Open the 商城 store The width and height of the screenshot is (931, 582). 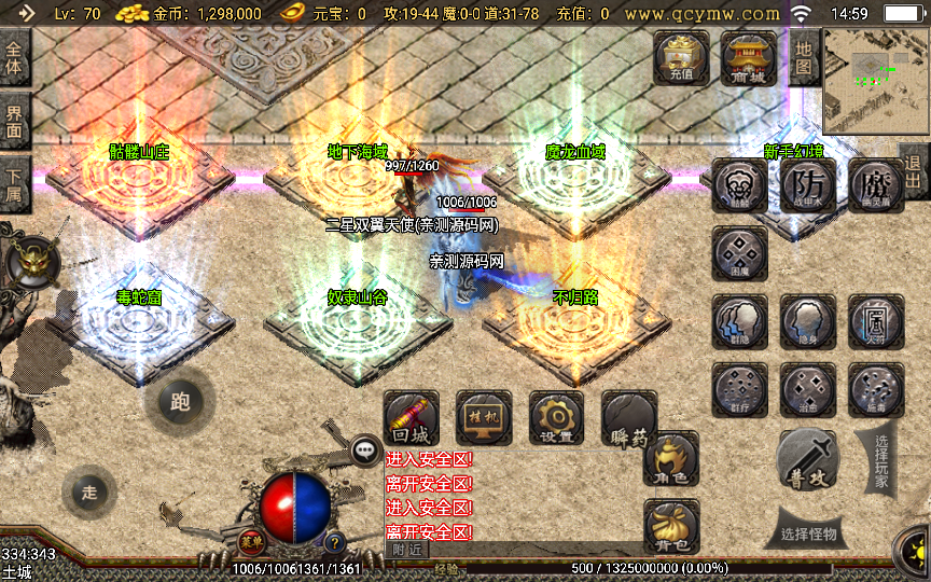[x=749, y=58]
